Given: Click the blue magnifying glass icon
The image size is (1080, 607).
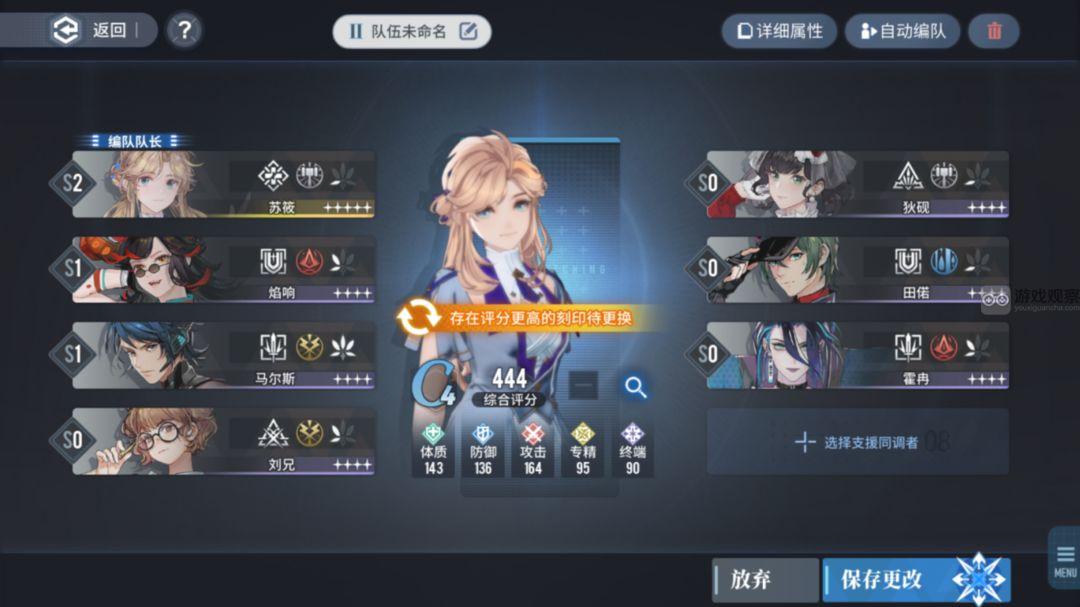Looking at the screenshot, I should 635,387.
